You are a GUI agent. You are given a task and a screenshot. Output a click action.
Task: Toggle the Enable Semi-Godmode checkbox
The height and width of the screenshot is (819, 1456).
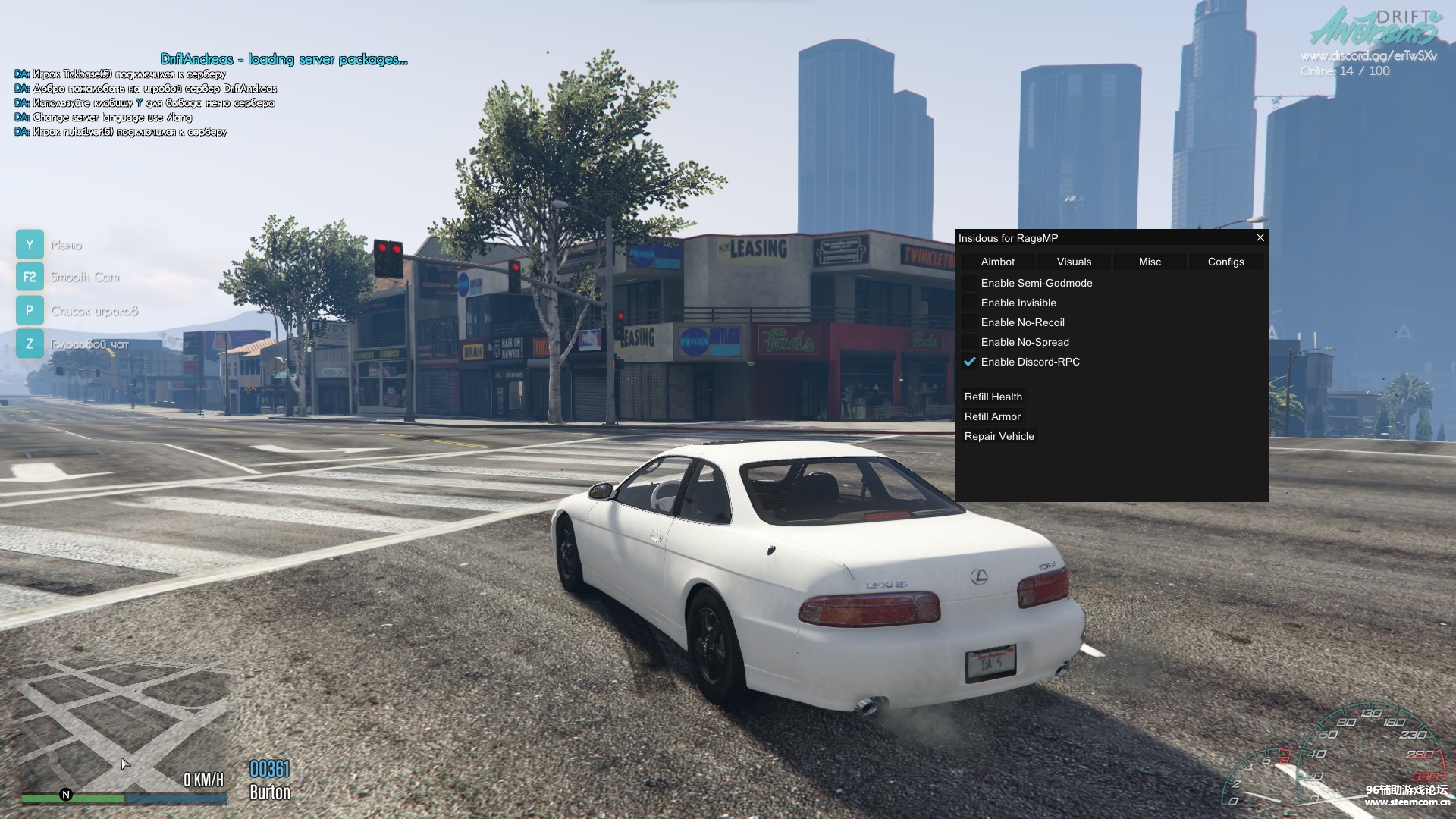970,283
